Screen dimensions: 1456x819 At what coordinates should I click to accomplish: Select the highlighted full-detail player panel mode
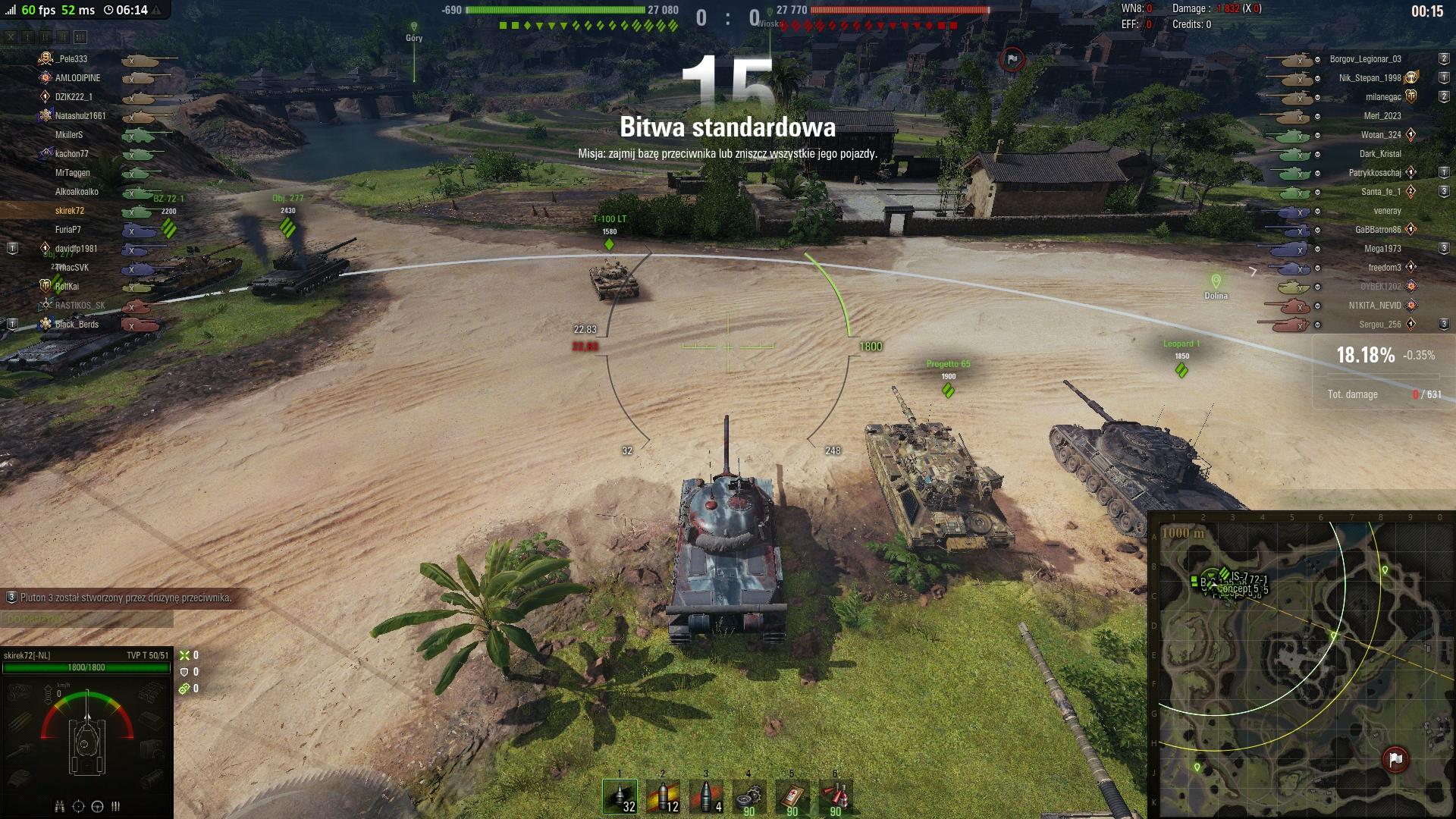tap(80, 36)
